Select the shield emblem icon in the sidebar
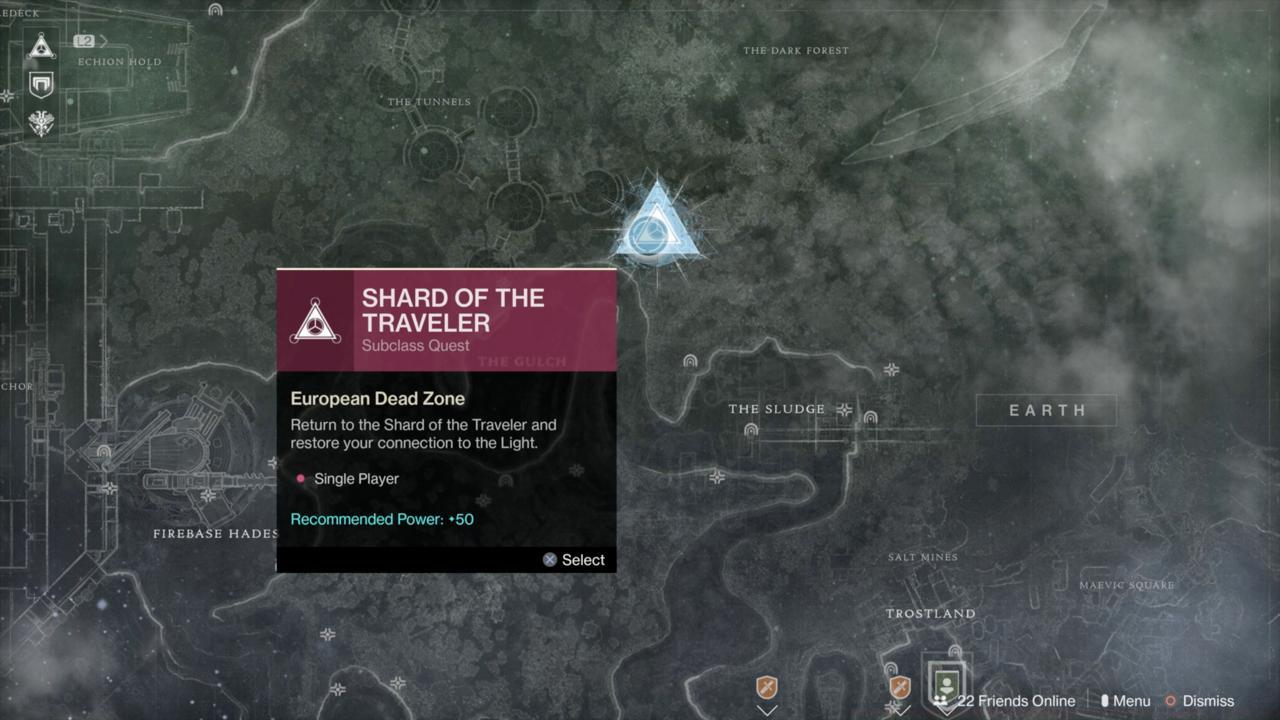Screen dimensions: 1280x720 (x=41, y=84)
